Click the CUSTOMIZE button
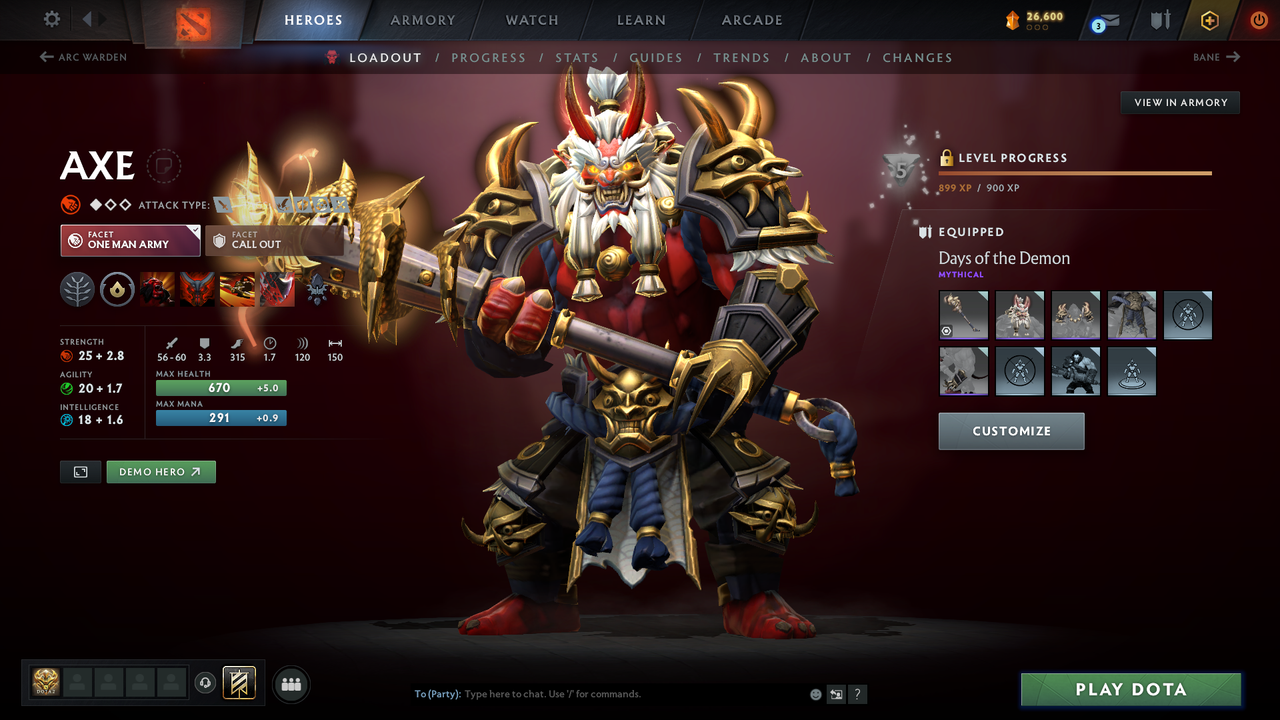This screenshot has height=720, width=1280. click(x=1011, y=431)
